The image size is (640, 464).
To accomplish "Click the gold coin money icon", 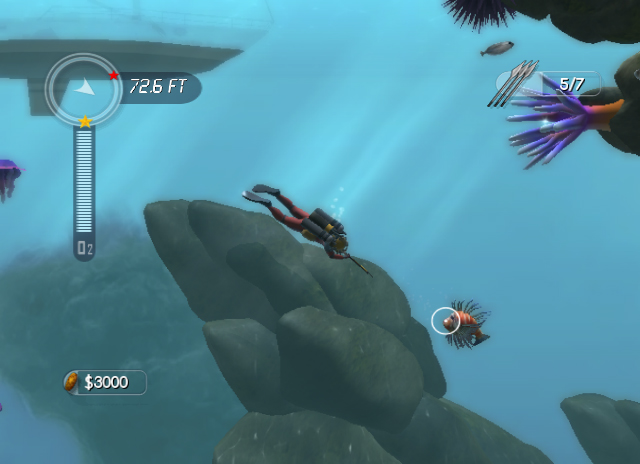I will [x=73, y=381].
